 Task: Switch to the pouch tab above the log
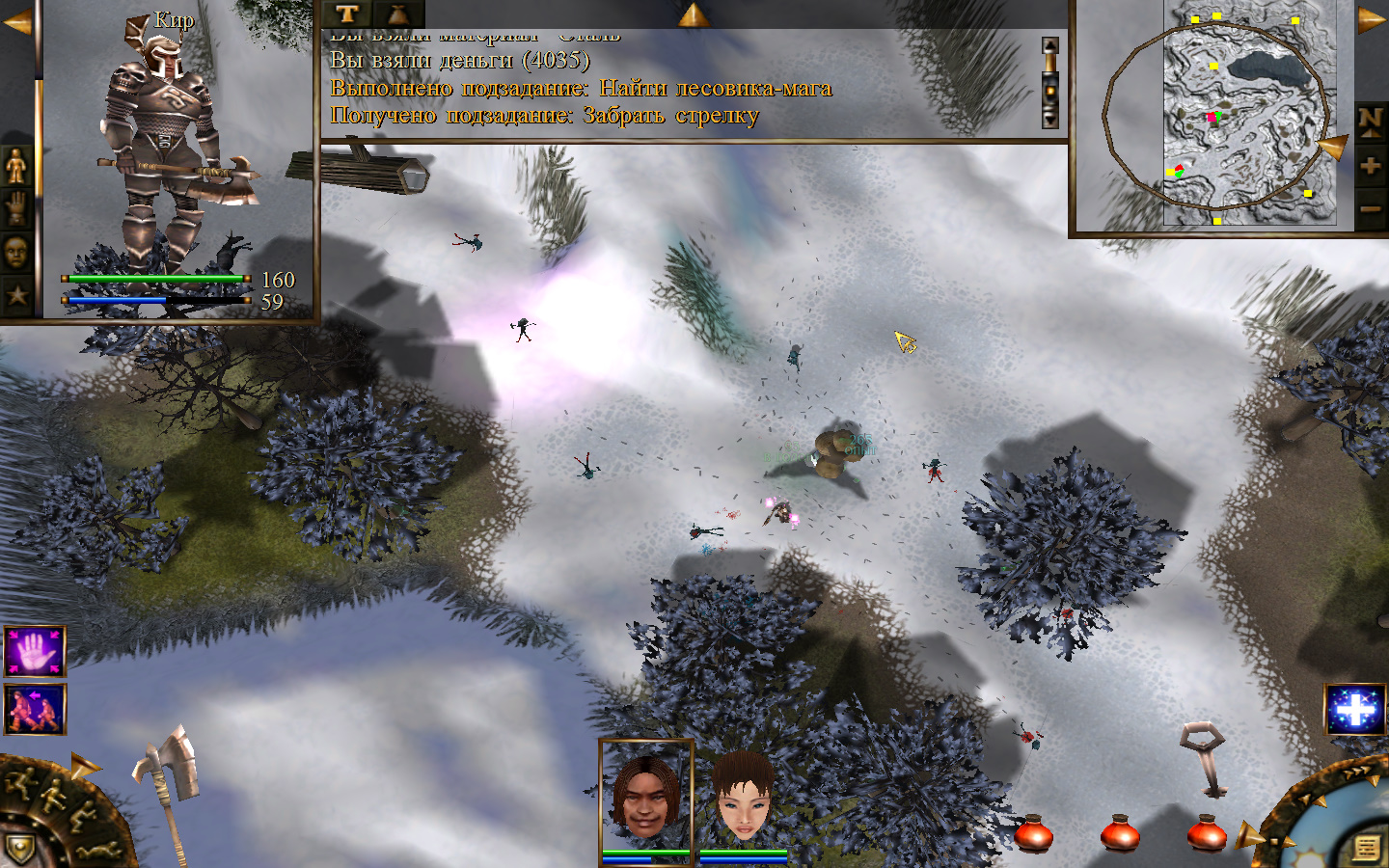click(x=397, y=14)
